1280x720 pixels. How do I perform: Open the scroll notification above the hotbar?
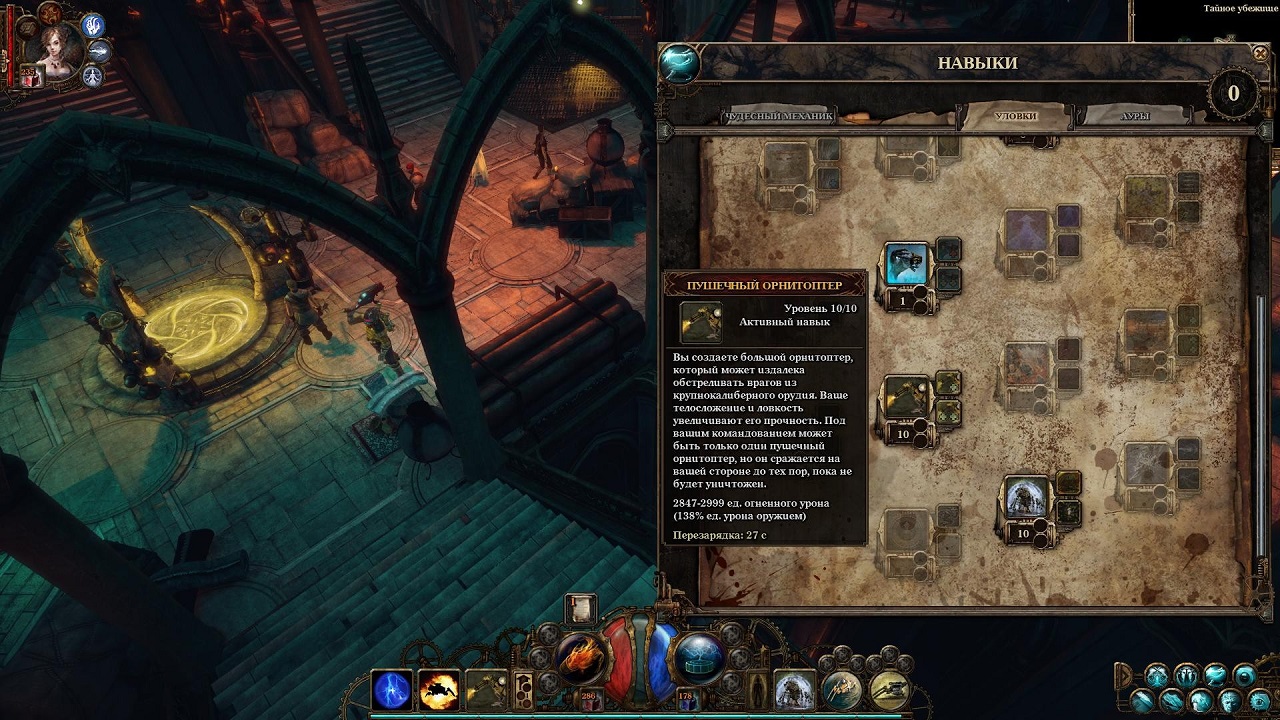pos(580,608)
